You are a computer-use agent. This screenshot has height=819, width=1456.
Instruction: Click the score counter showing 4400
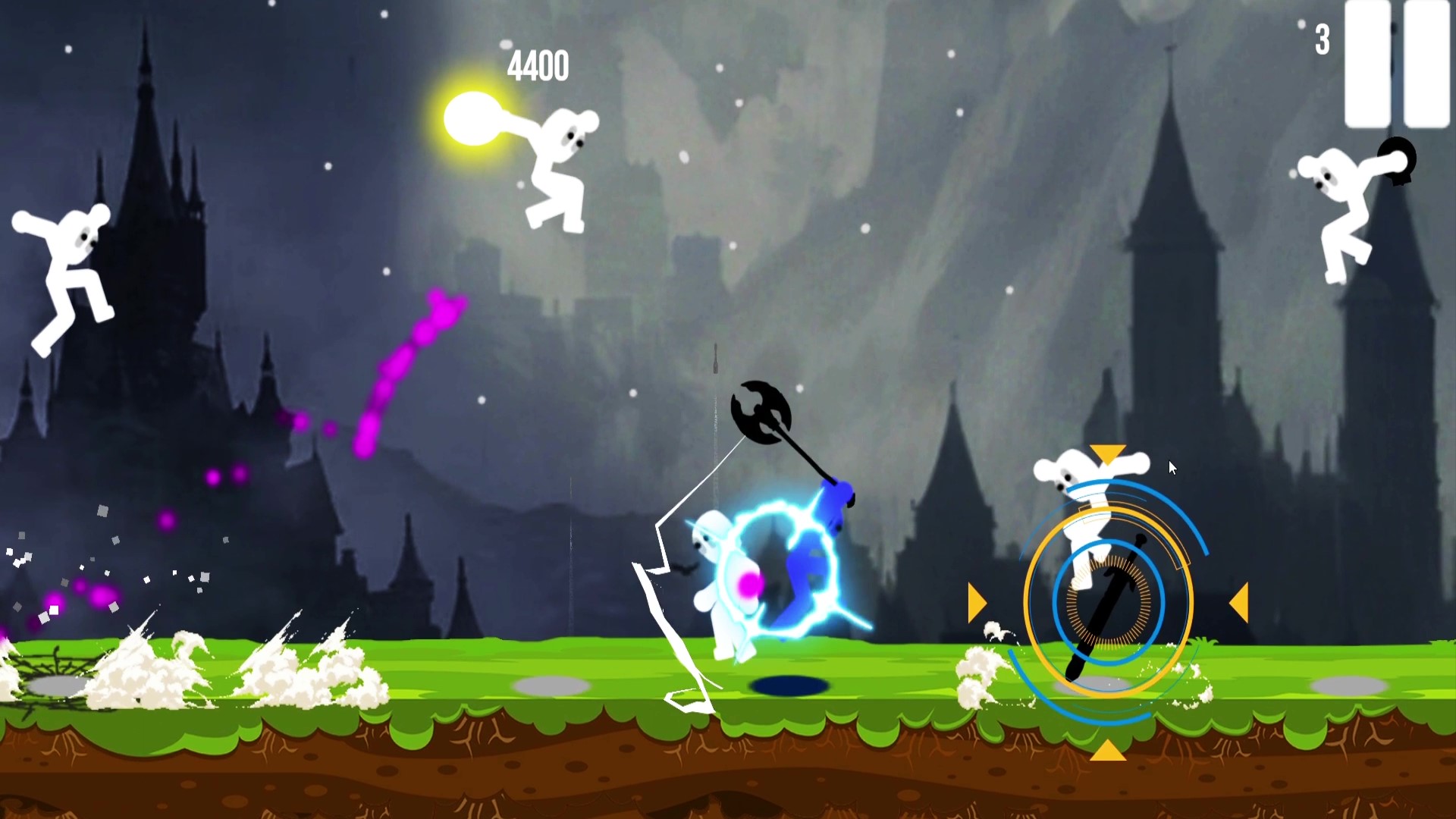pos(540,66)
